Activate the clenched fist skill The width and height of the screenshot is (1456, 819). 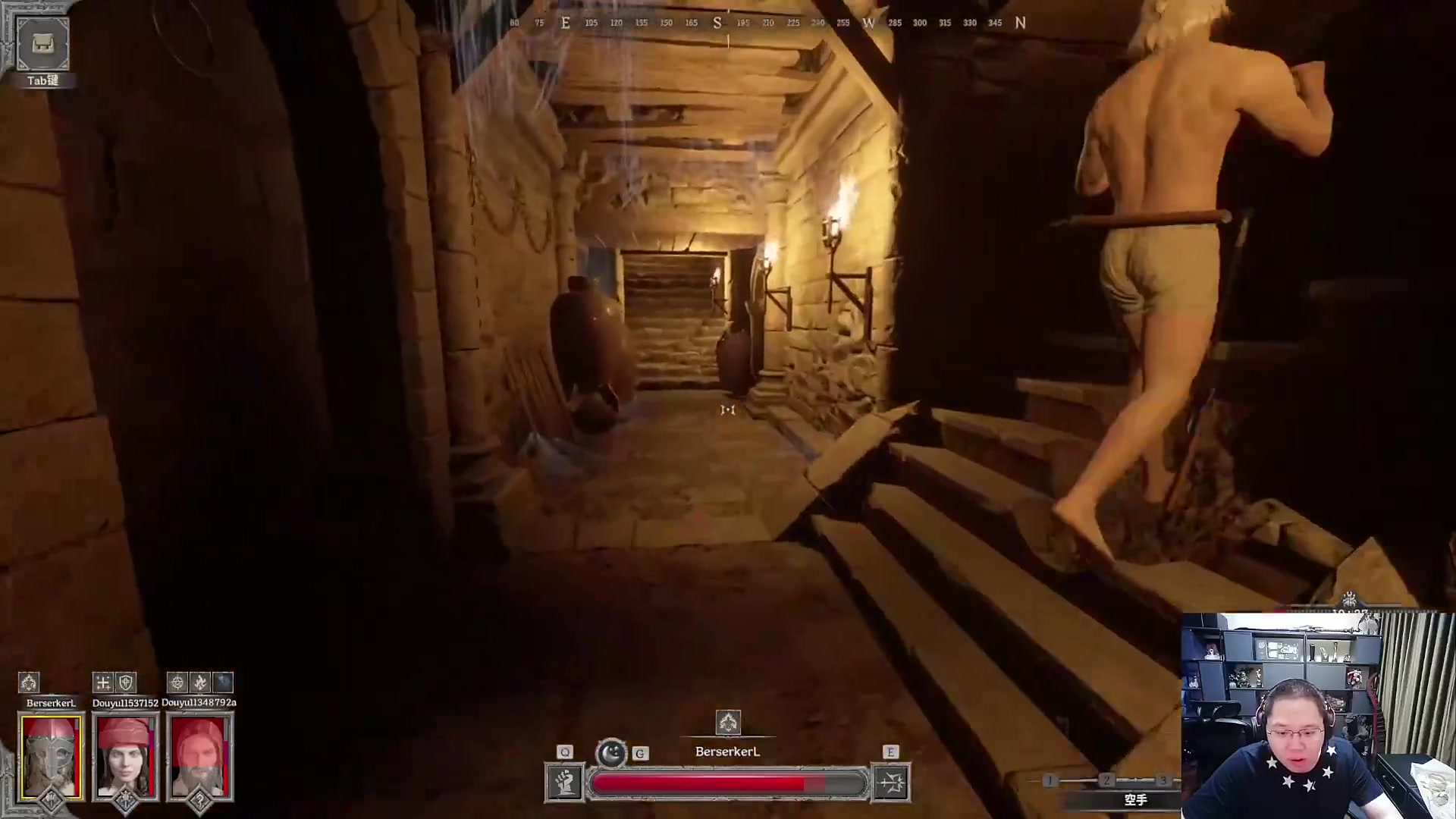tap(564, 783)
